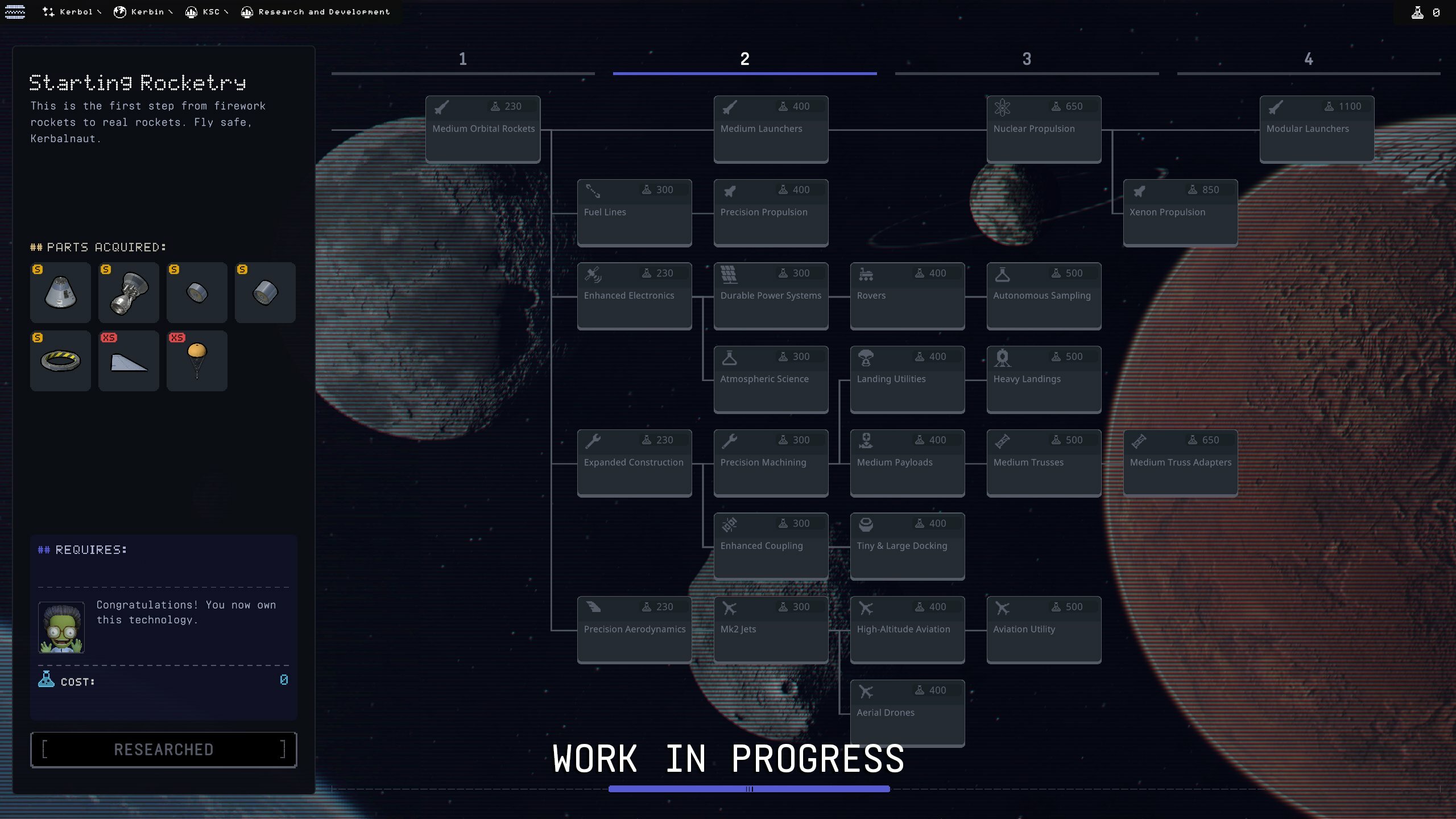Open the Kerbin breadcrumb dropdown
The image size is (1456, 819).
tap(143, 12)
